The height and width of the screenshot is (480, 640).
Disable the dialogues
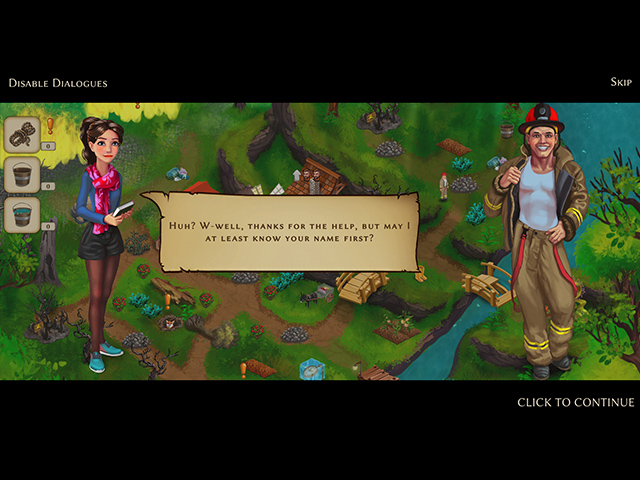point(58,83)
